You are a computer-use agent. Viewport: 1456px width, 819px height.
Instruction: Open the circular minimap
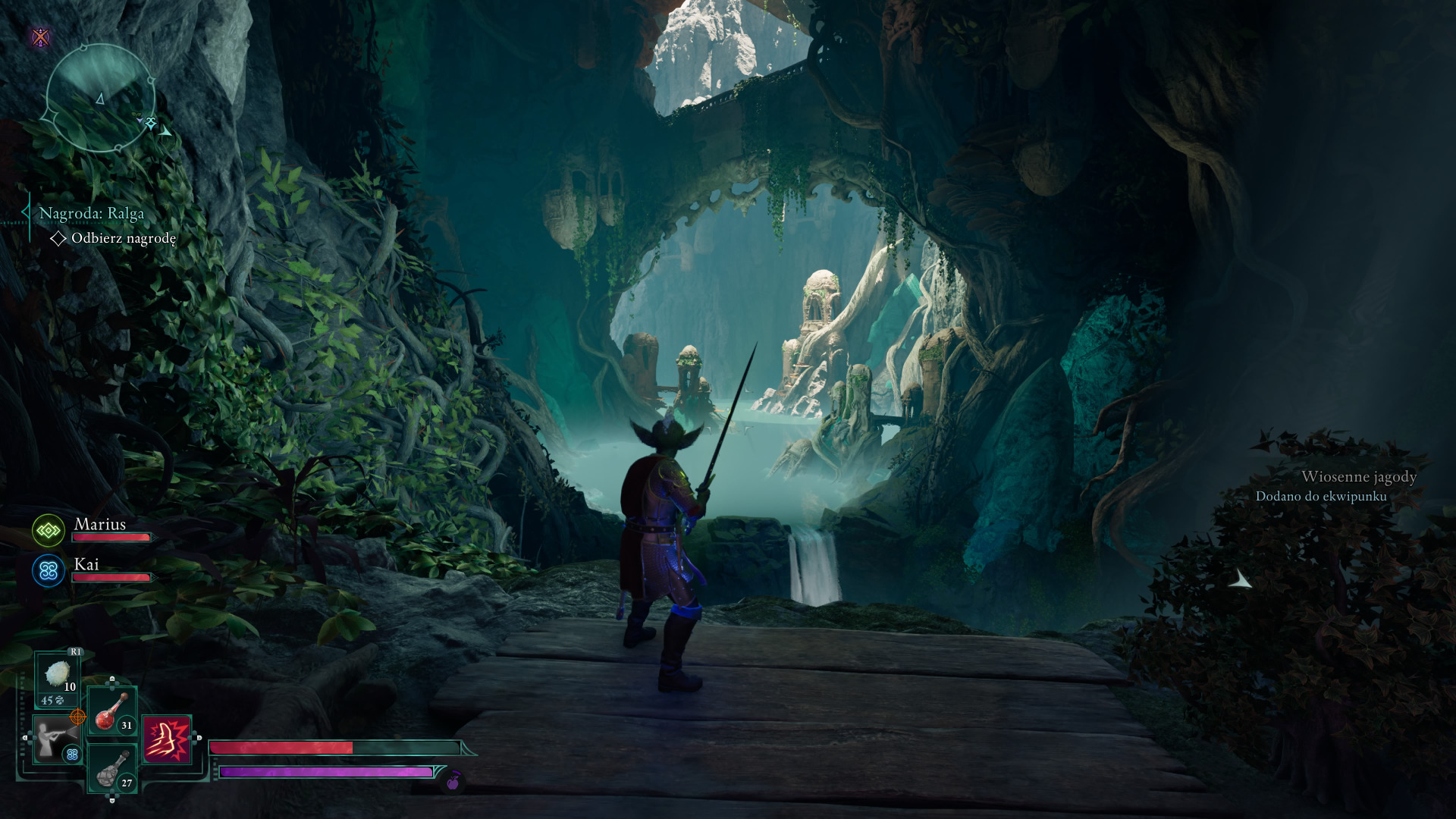click(100, 98)
